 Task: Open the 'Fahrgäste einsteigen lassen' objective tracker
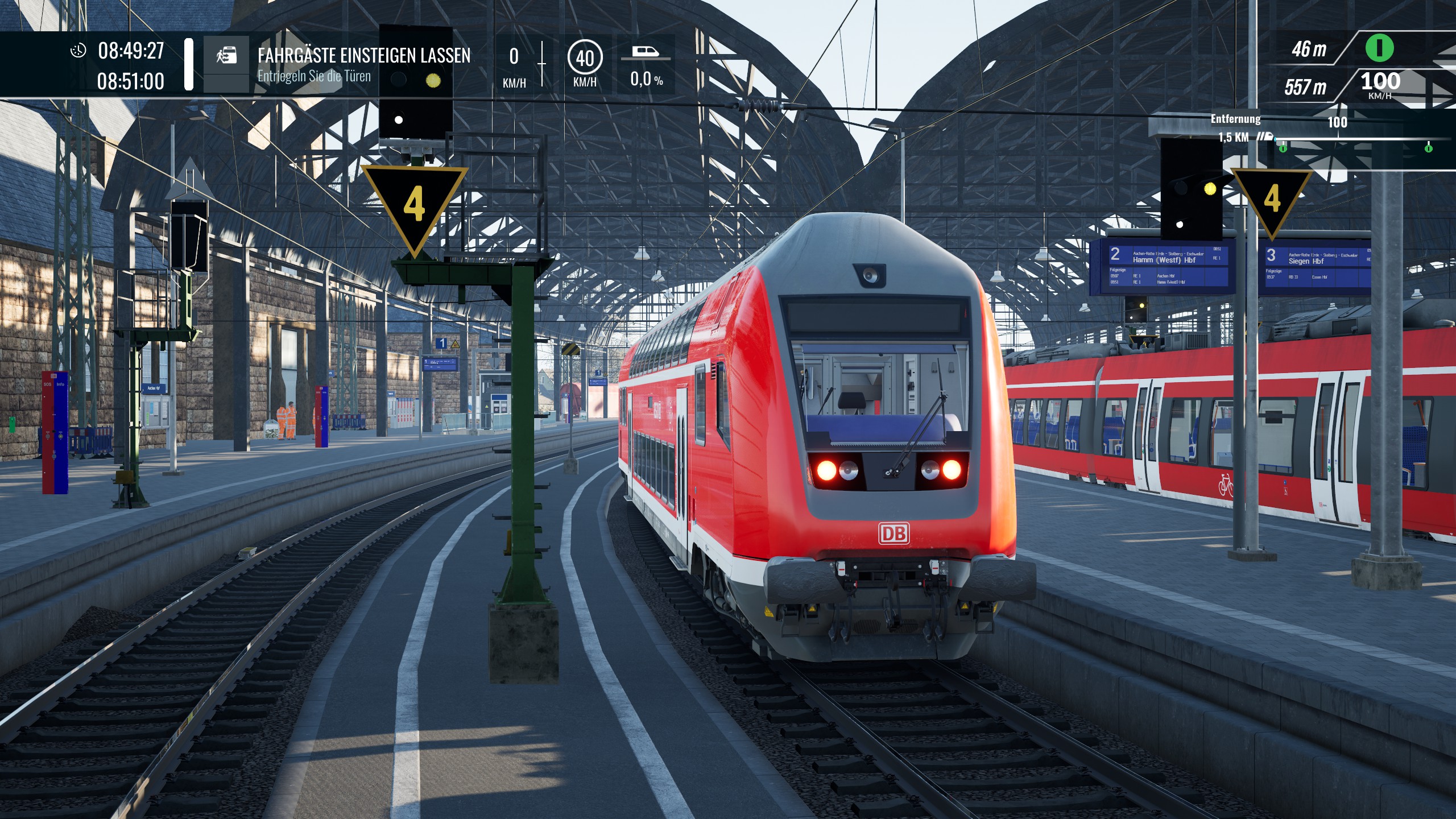coord(363,56)
